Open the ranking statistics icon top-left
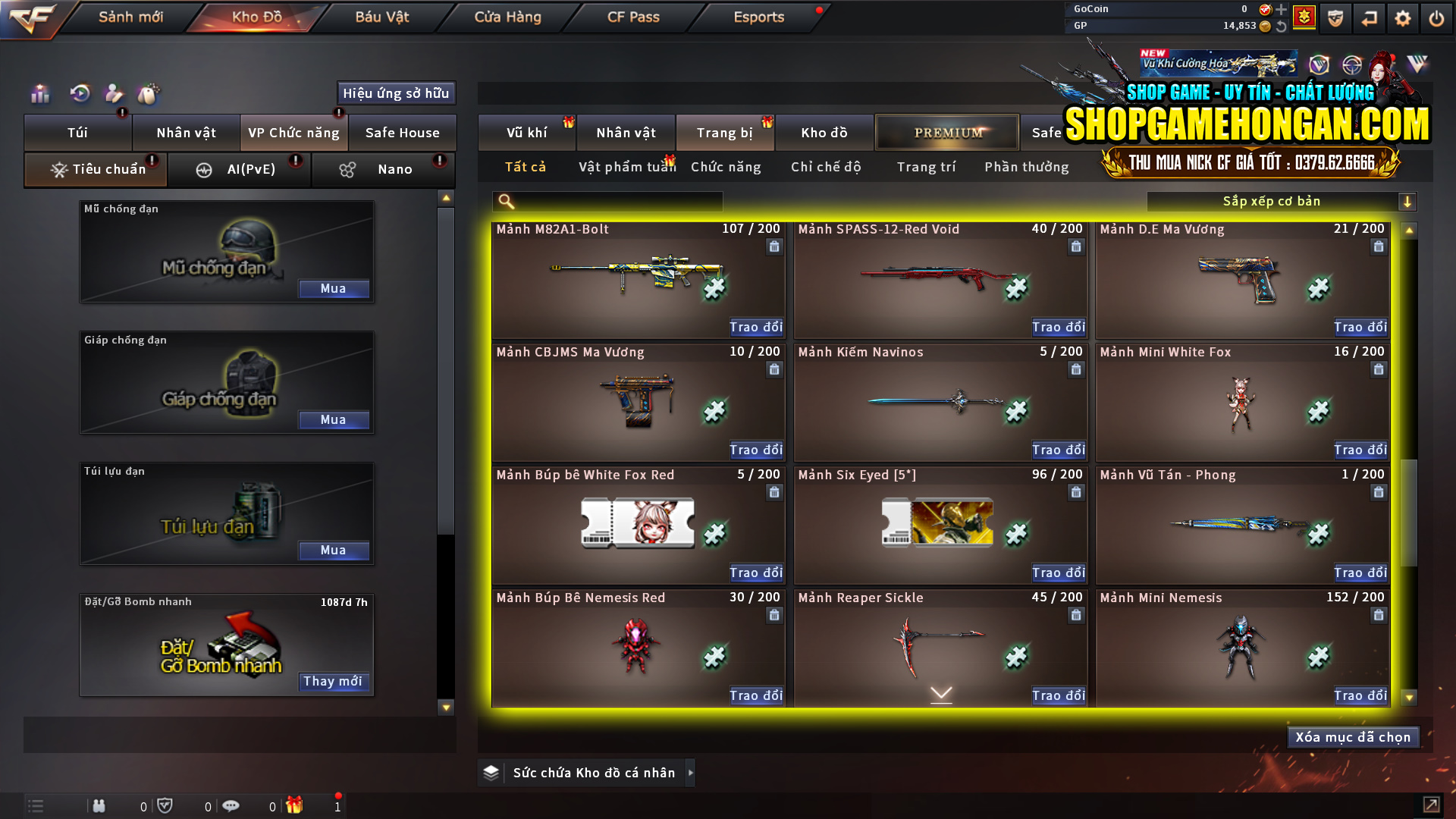The image size is (1456, 819). [39, 93]
